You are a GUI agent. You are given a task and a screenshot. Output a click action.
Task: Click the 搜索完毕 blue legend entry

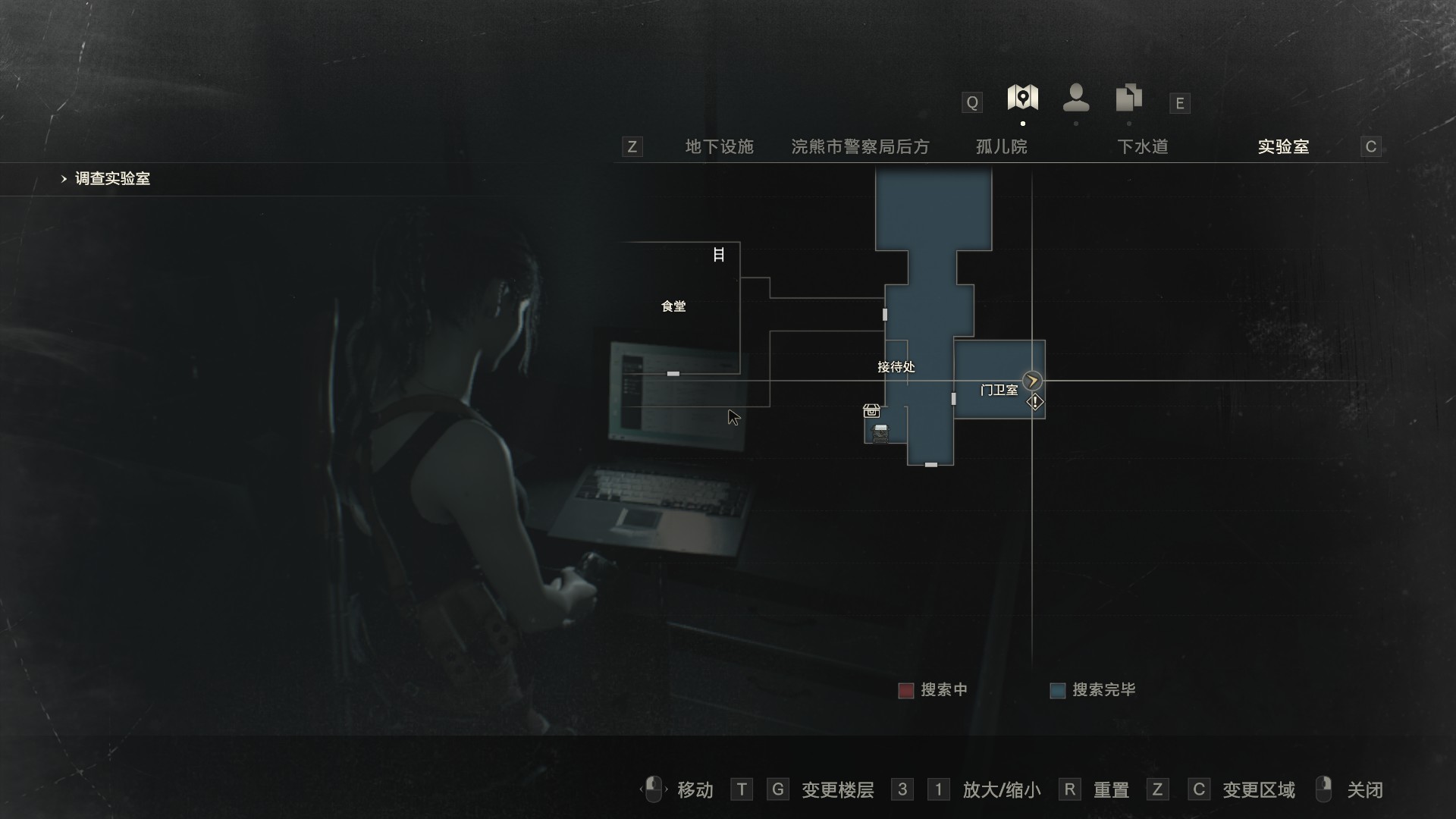pyautogui.click(x=1093, y=690)
